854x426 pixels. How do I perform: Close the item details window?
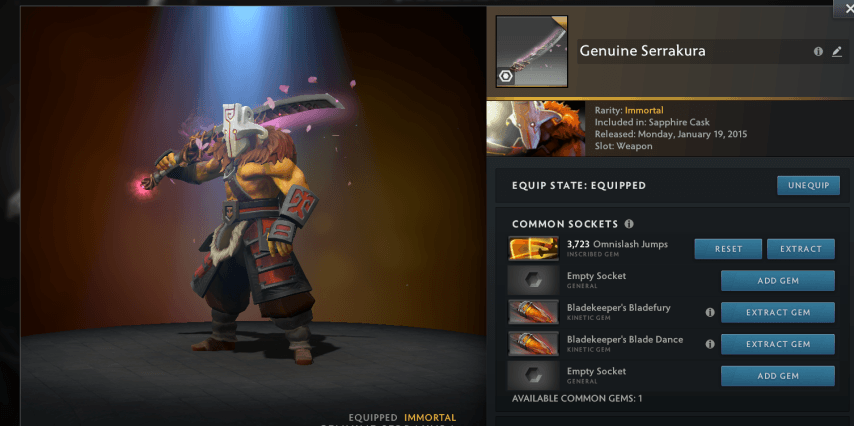(843, 7)
